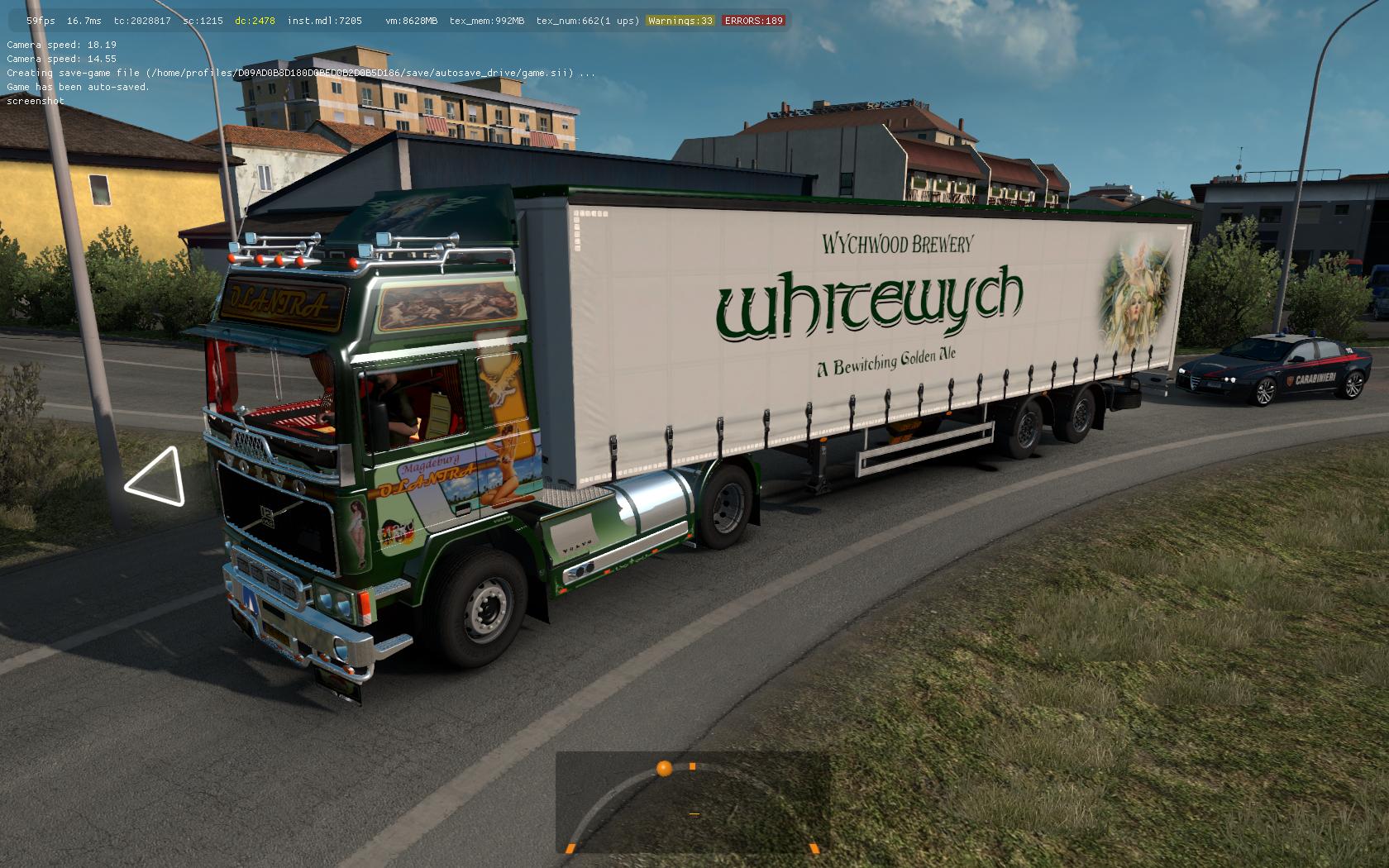Open the yellow Warnings:33 indicator
Screen dimensions: 1389x868
pos(680,21)
